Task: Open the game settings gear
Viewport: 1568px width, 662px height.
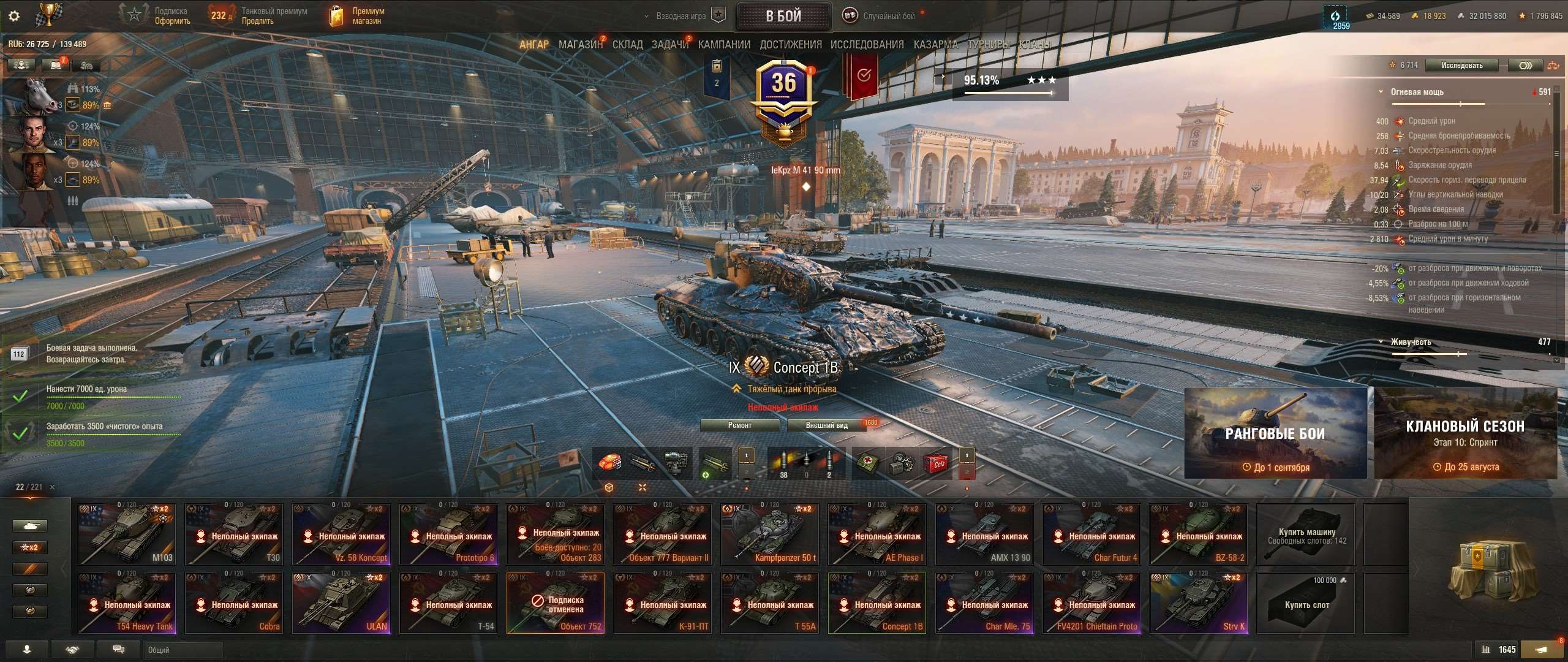Action: point(13,16)
